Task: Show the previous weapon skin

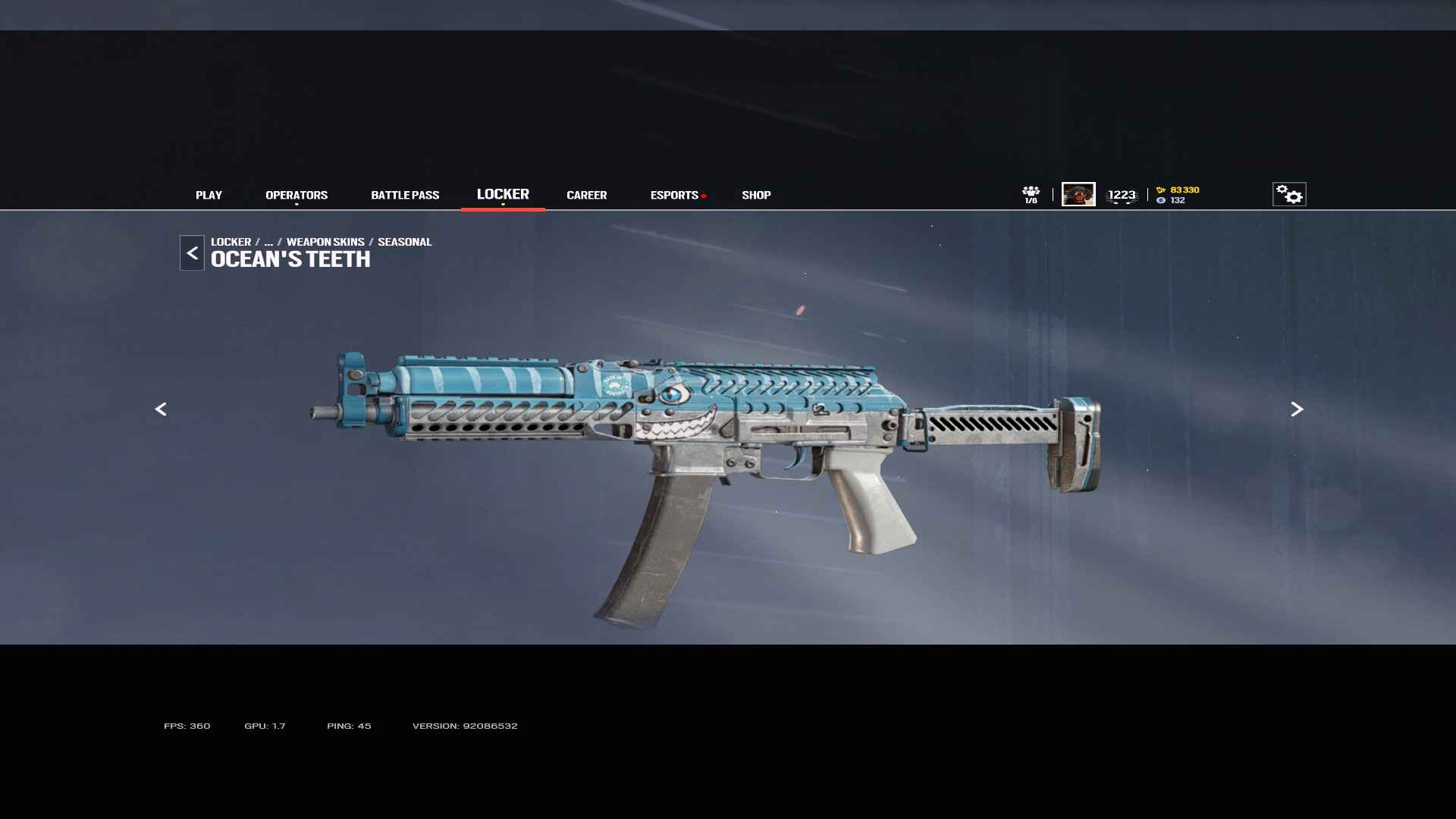Action: click(161, 409)
